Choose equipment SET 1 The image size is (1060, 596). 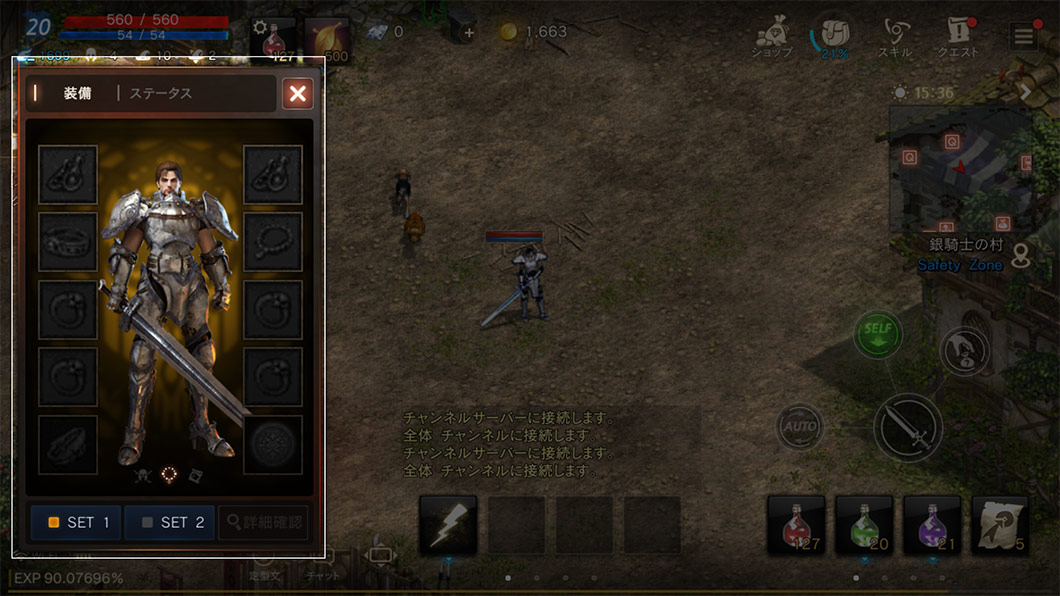pyautogui.click(x=77, y=522)
